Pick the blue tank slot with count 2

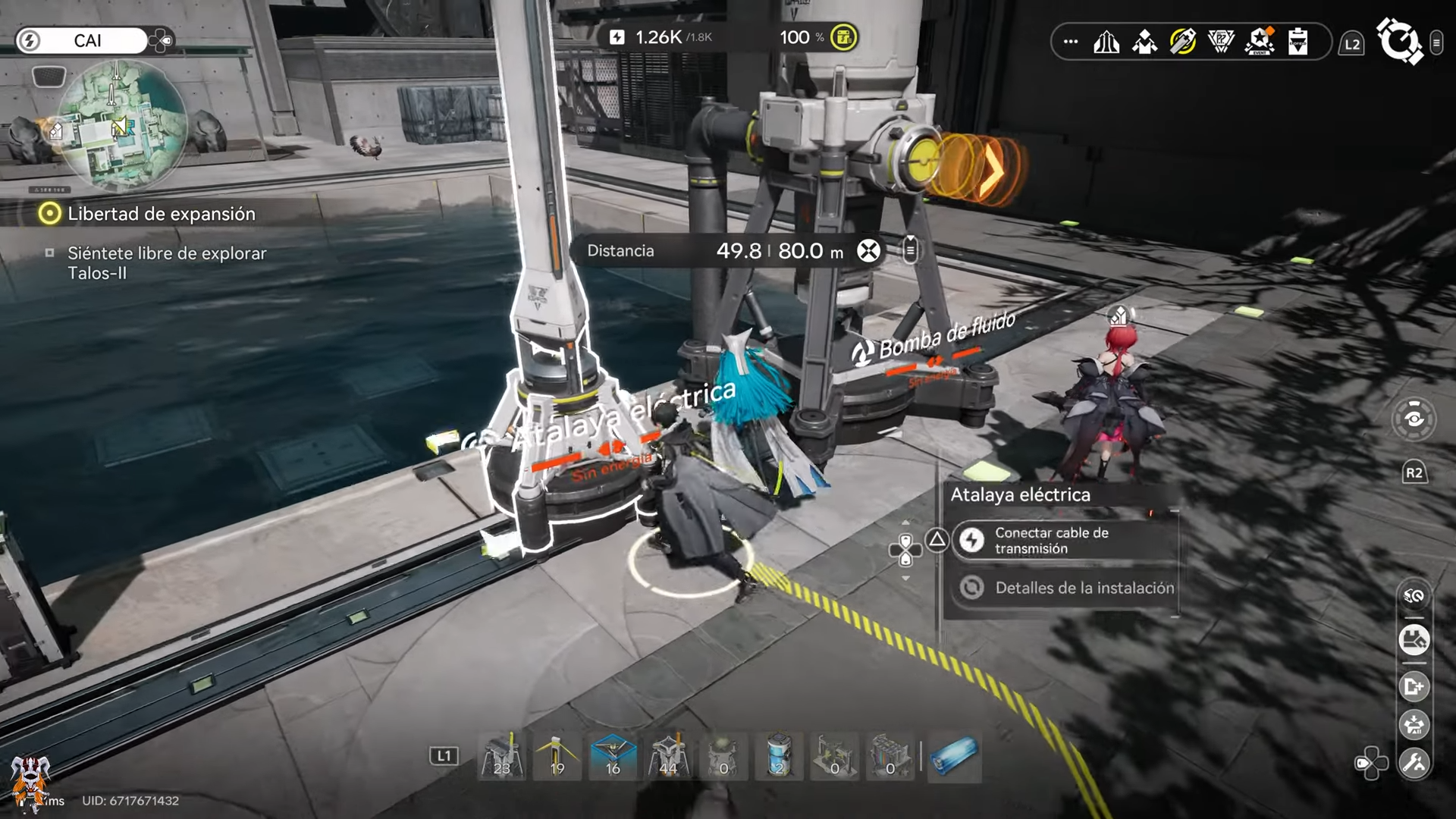779,757
